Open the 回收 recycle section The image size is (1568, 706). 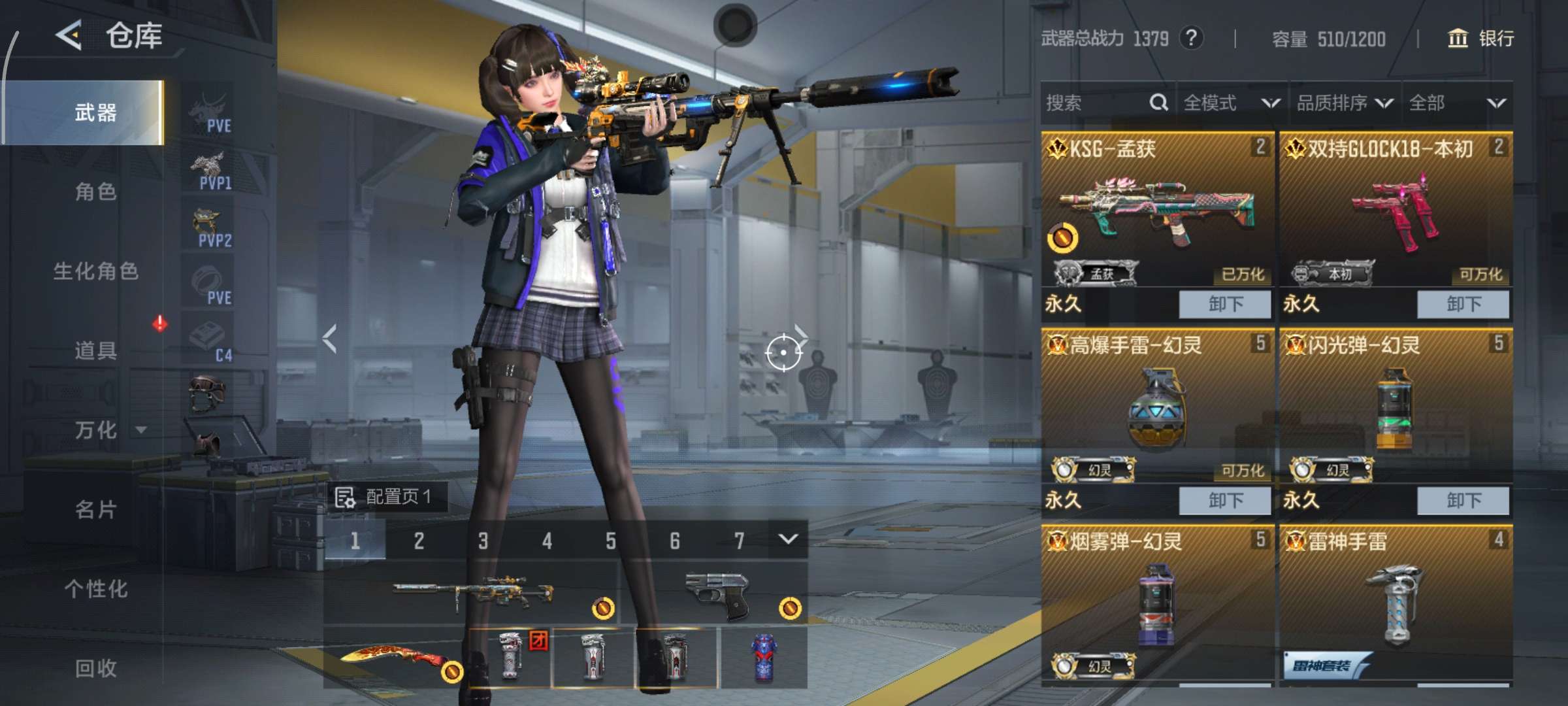[95, 668]
